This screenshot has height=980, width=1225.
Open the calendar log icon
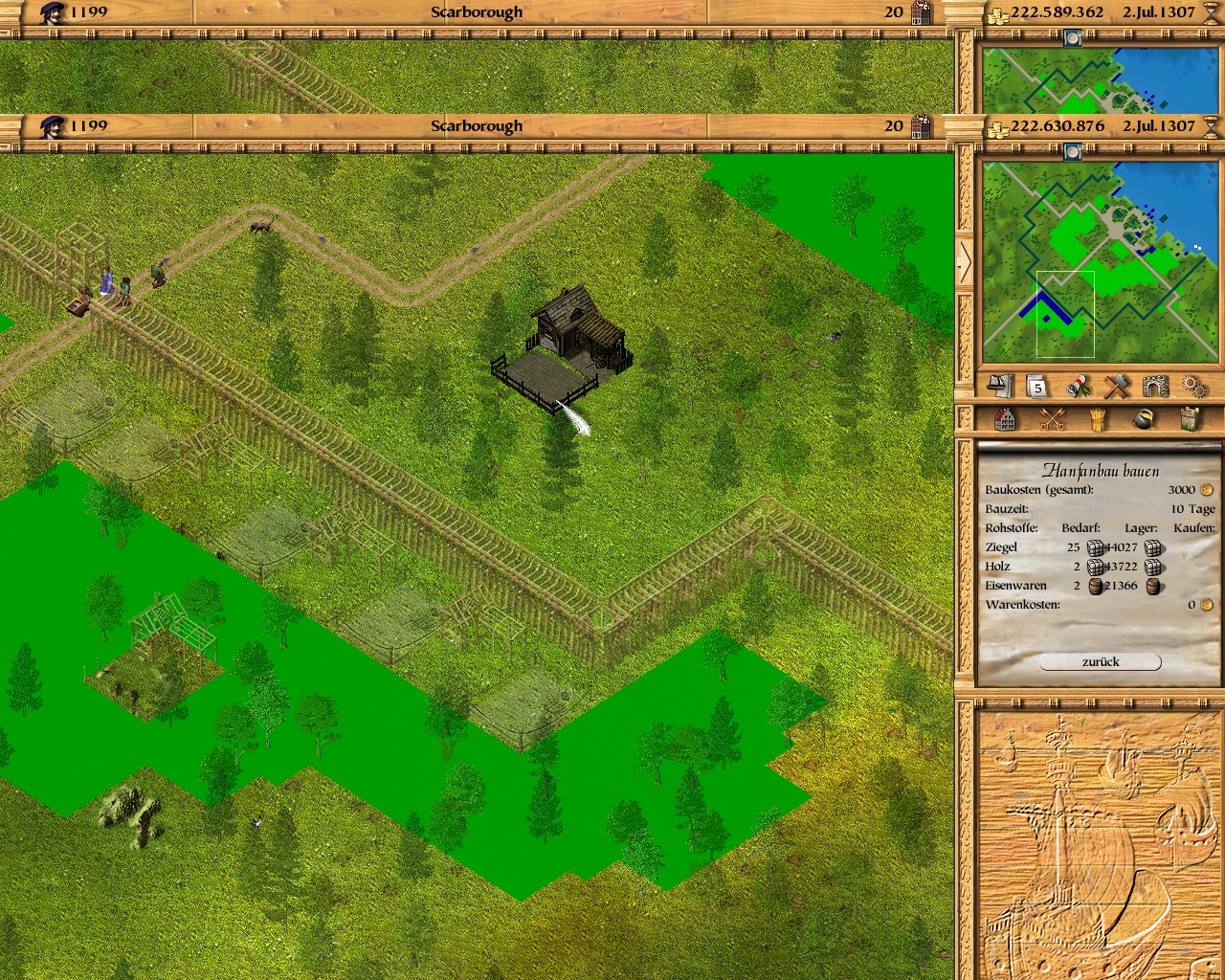[x=1037, y=387]
